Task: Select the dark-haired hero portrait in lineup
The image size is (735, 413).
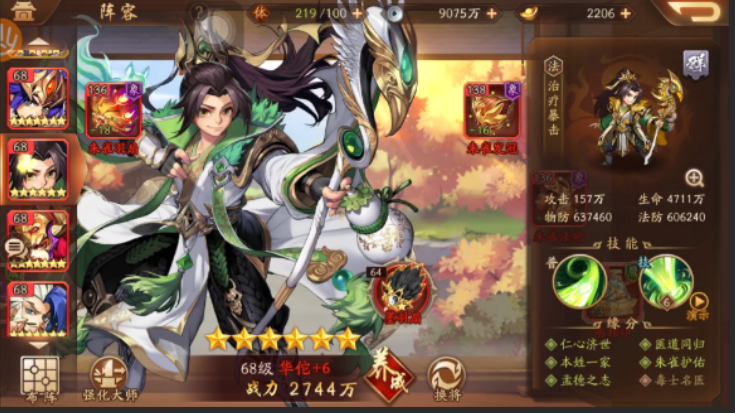Action: [38, 168]
